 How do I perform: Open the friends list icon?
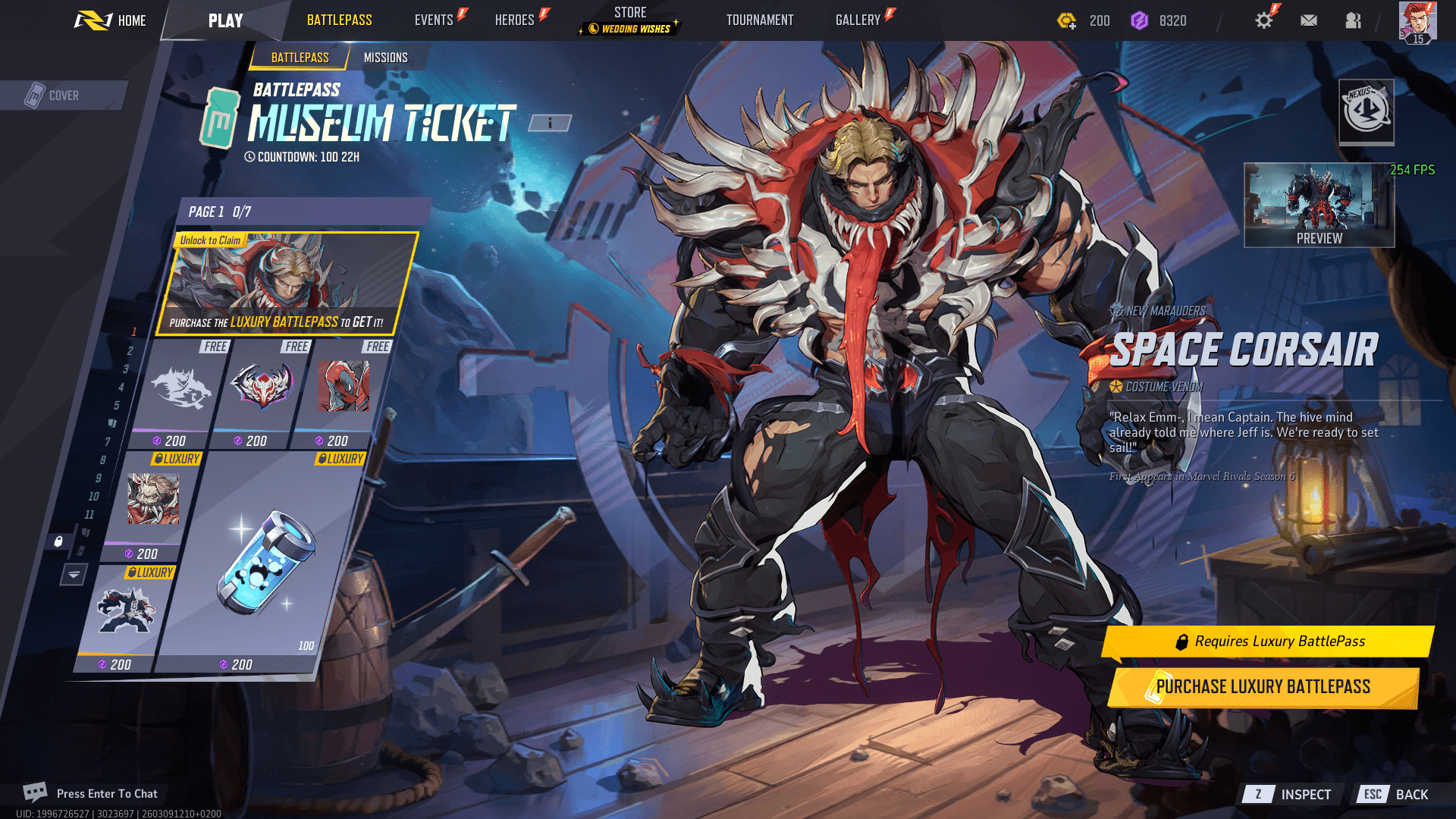click(1353, 20)
